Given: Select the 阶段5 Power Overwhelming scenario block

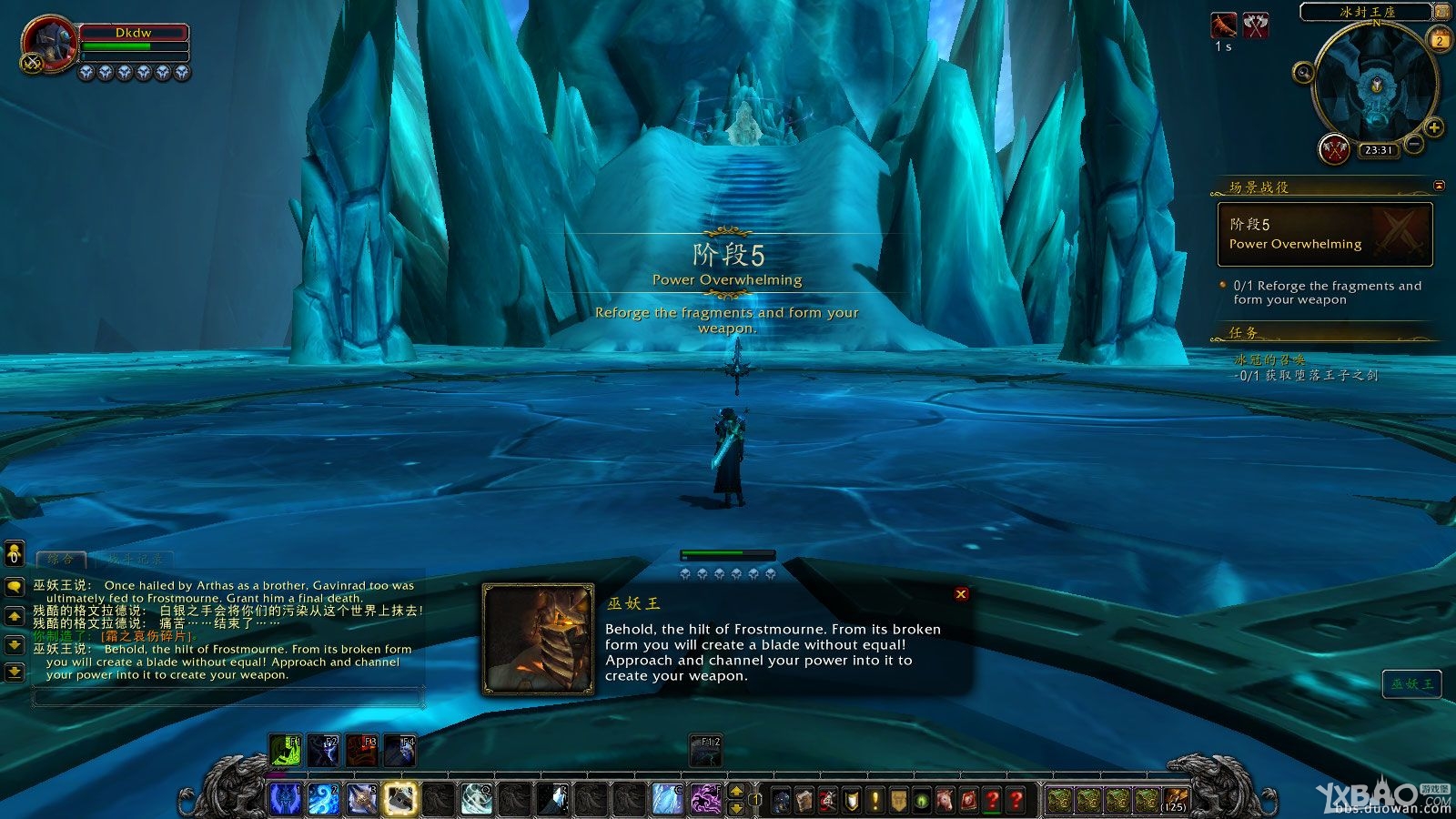Looking at the screenshot, I should pos(1325,234).
